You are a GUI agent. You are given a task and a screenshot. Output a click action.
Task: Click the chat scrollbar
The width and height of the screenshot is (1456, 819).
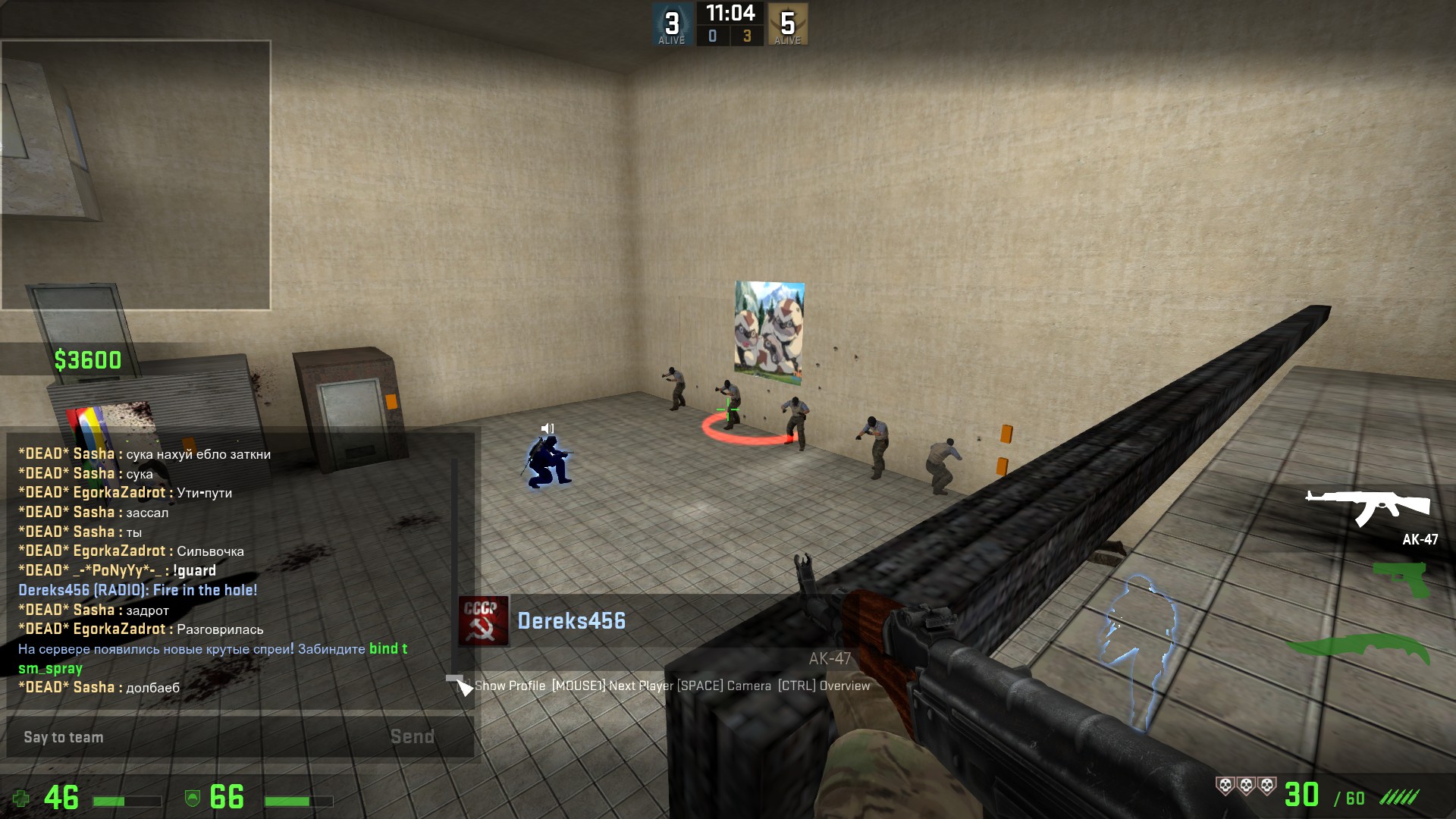[455, 576]
